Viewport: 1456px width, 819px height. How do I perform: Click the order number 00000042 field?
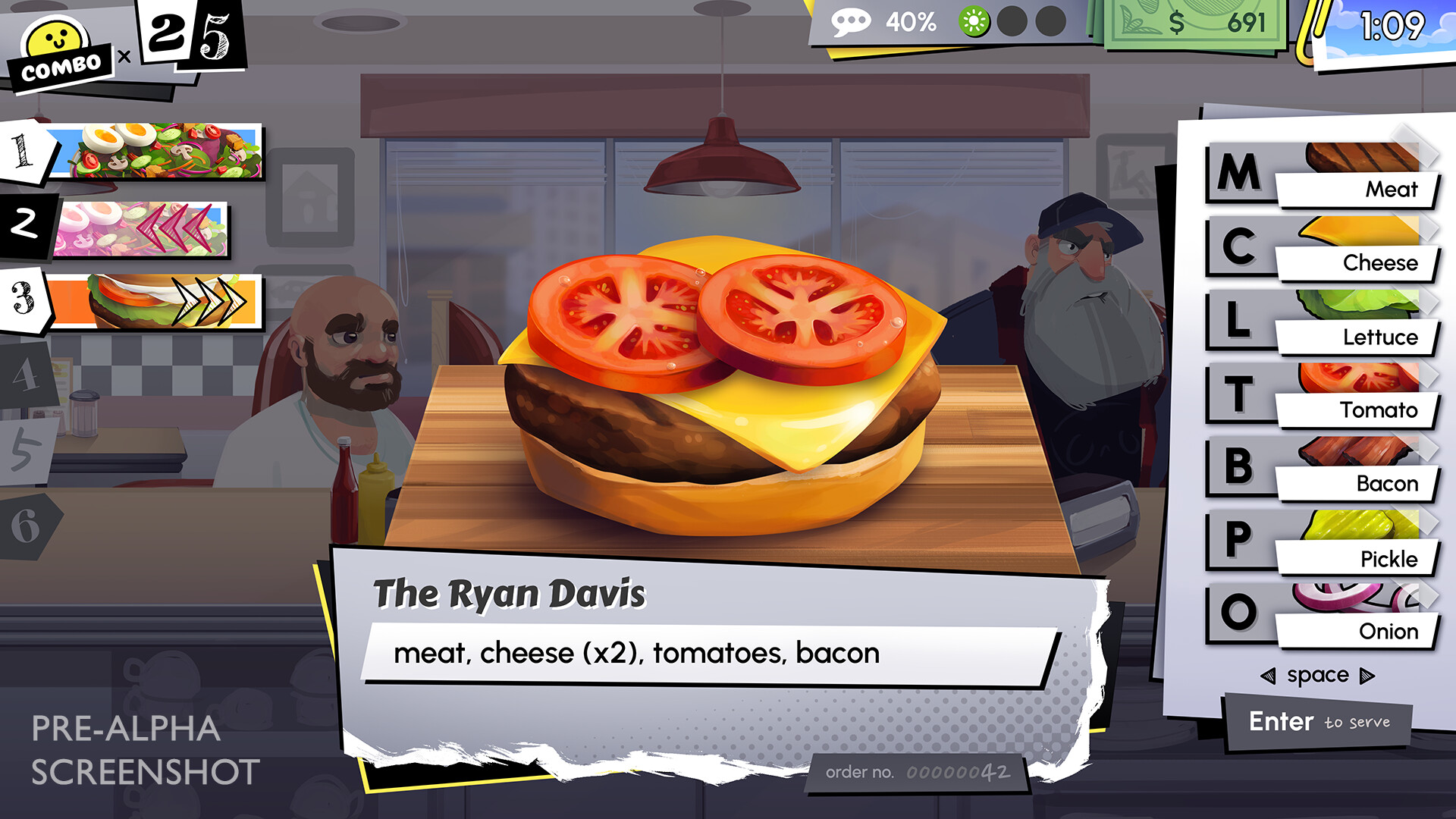click(x=918, y=771)
